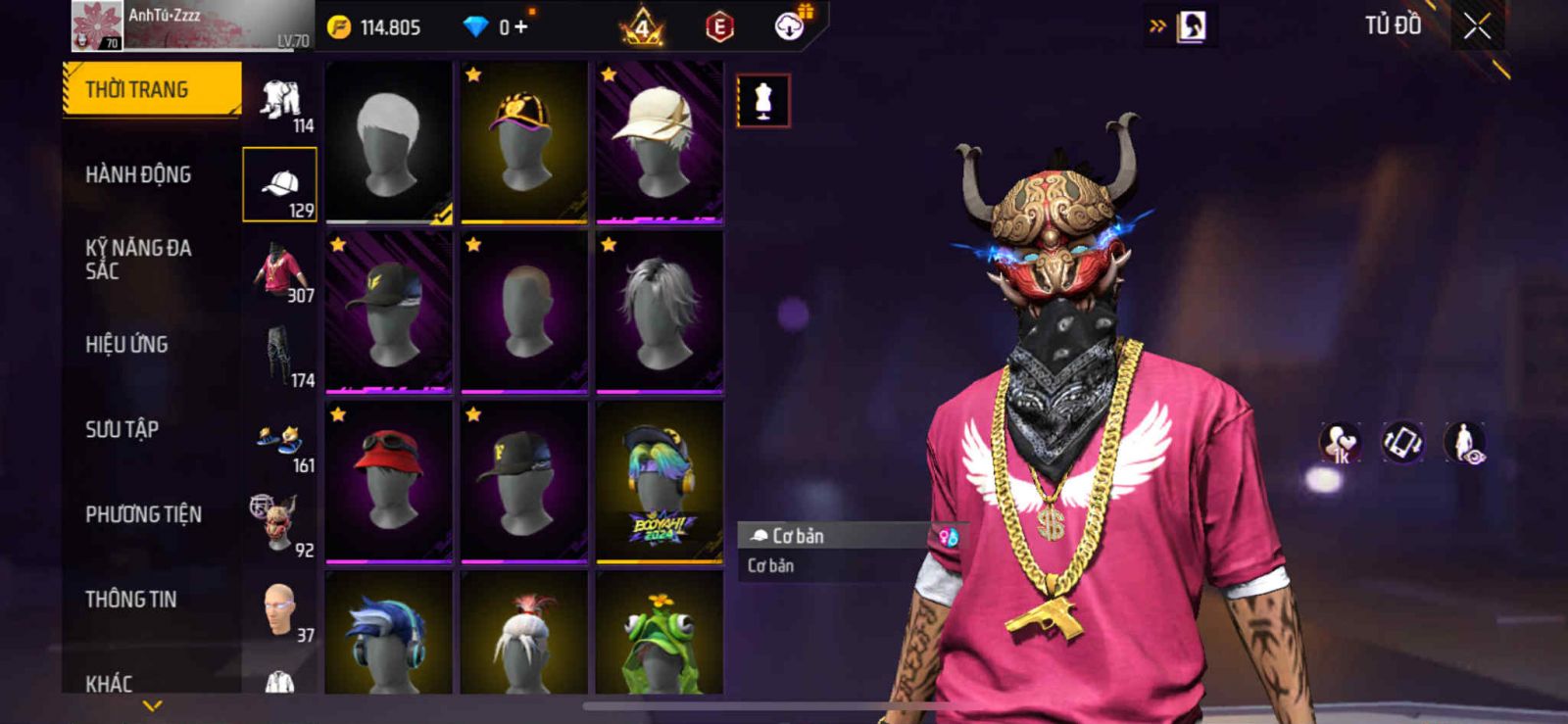Select the Booyah 2024 rainbow hair headgear
Screen dimensions: 1568x724
point(660,480)
